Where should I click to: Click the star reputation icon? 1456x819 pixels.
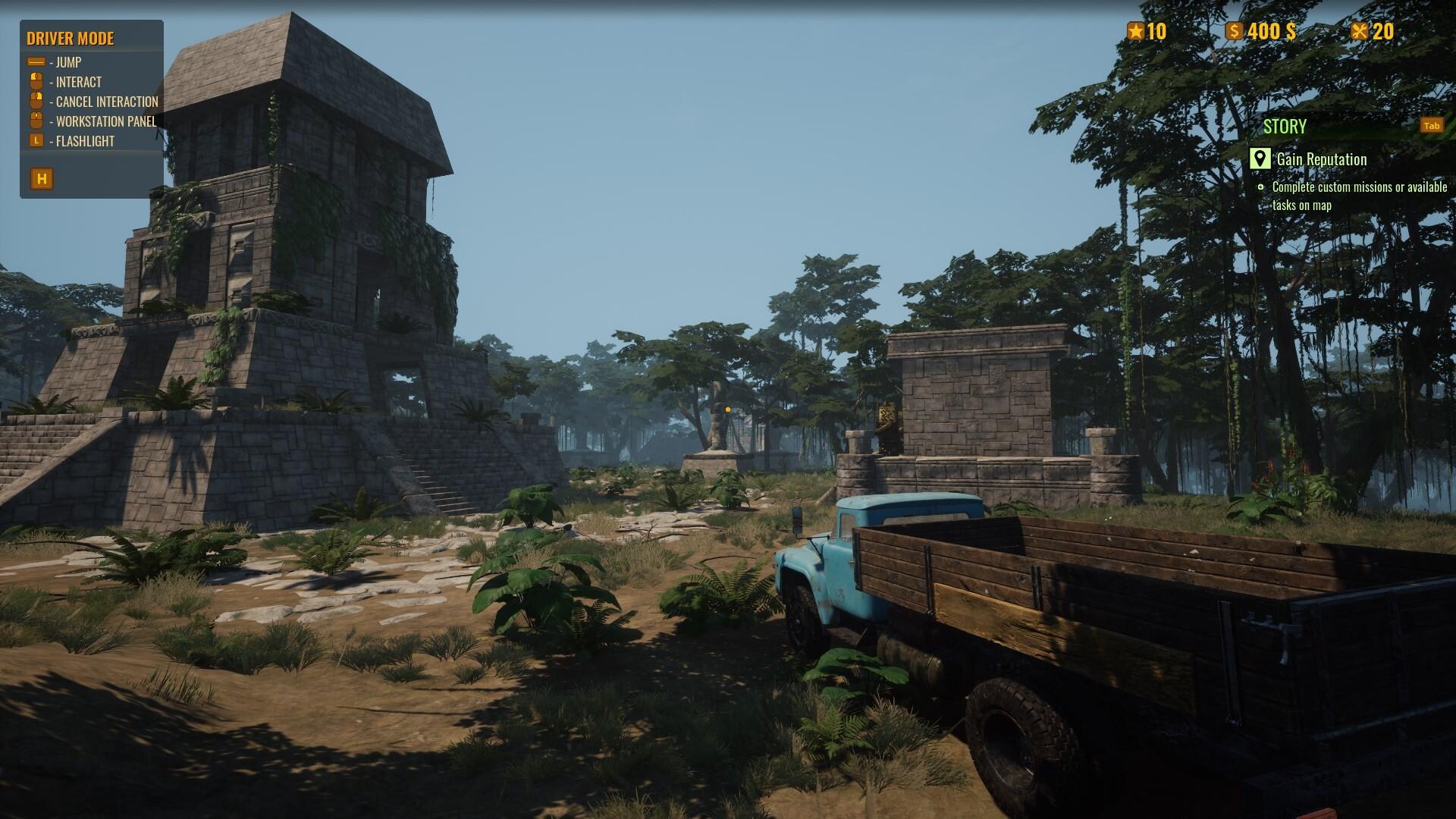coord(1134,32)
